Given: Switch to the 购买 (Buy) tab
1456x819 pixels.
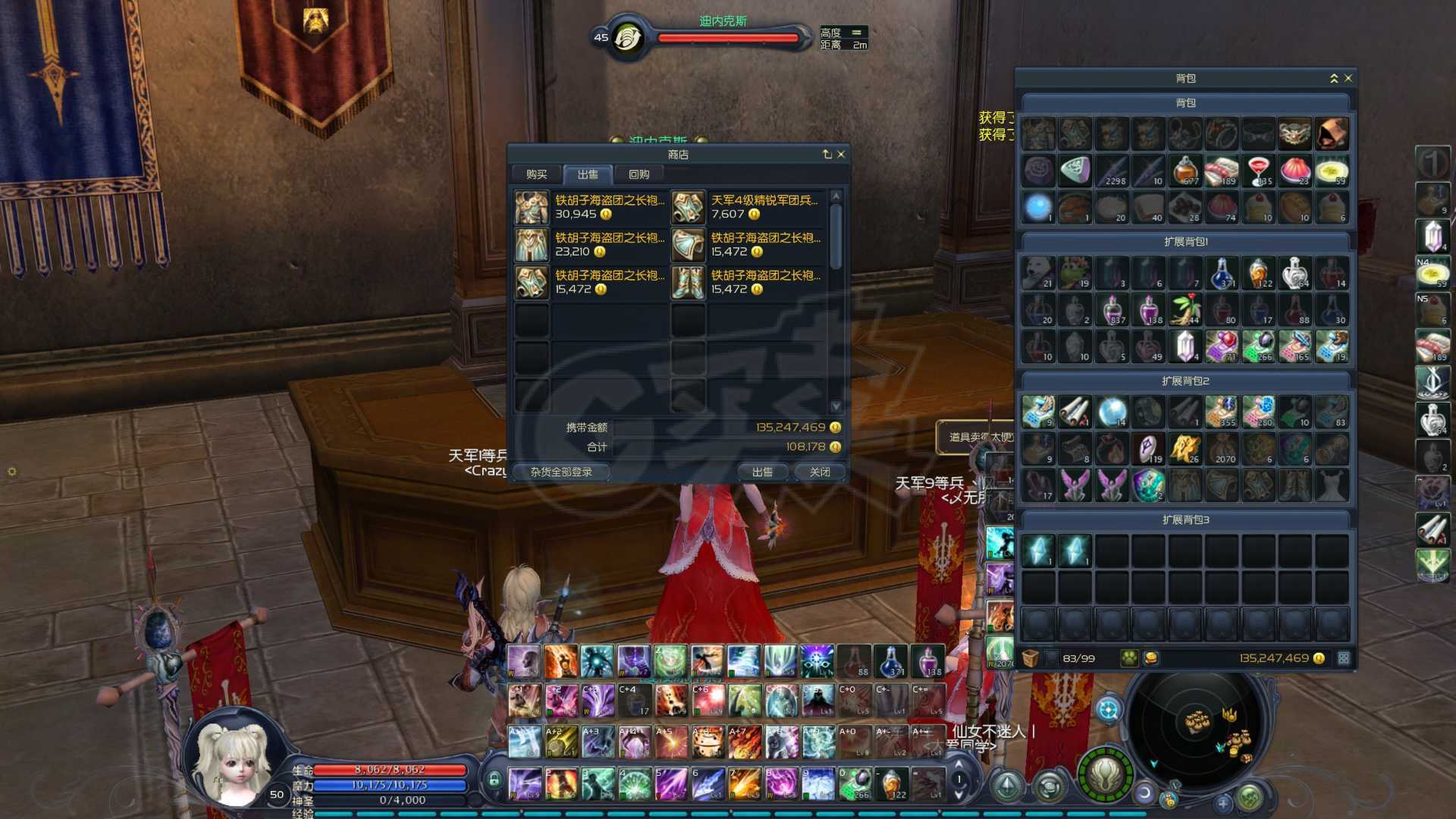Looking at the screenshot, I should tap(536, 174).
